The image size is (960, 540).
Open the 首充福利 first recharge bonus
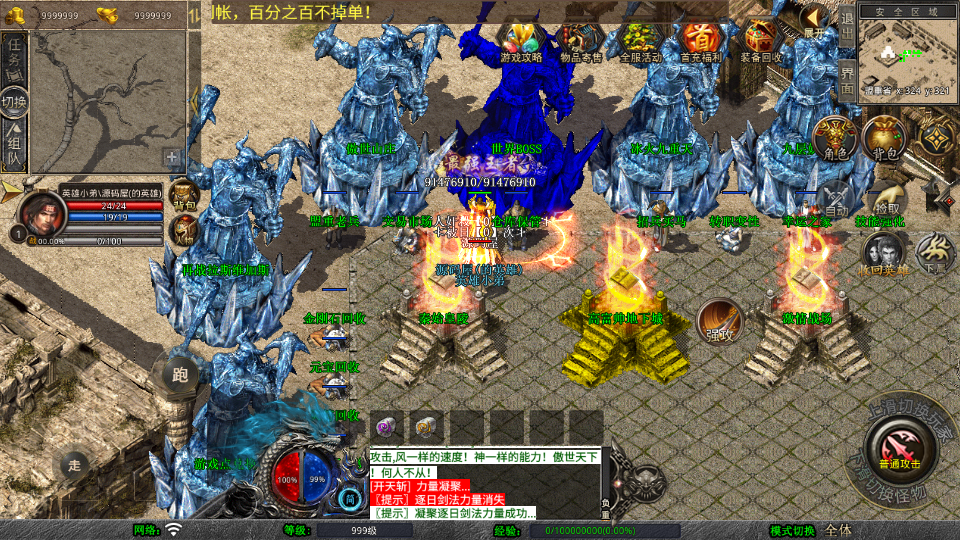pos(701,40)
